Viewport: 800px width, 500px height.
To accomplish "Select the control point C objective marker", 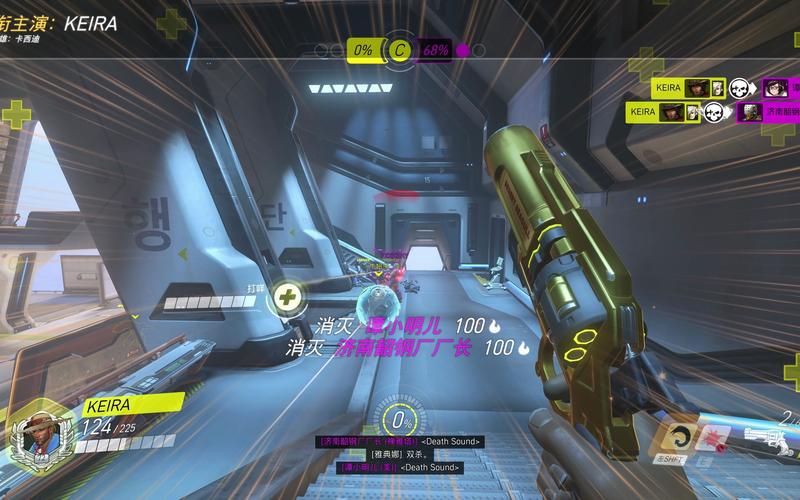I will [x=401, y=49].
